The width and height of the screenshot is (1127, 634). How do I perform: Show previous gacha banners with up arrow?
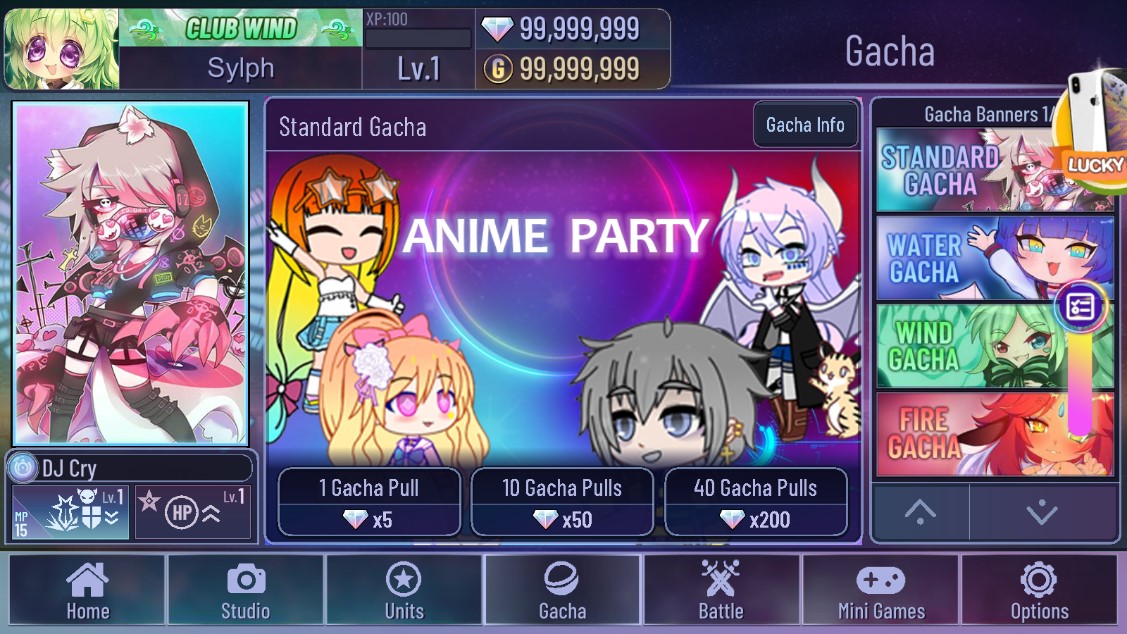920,512
